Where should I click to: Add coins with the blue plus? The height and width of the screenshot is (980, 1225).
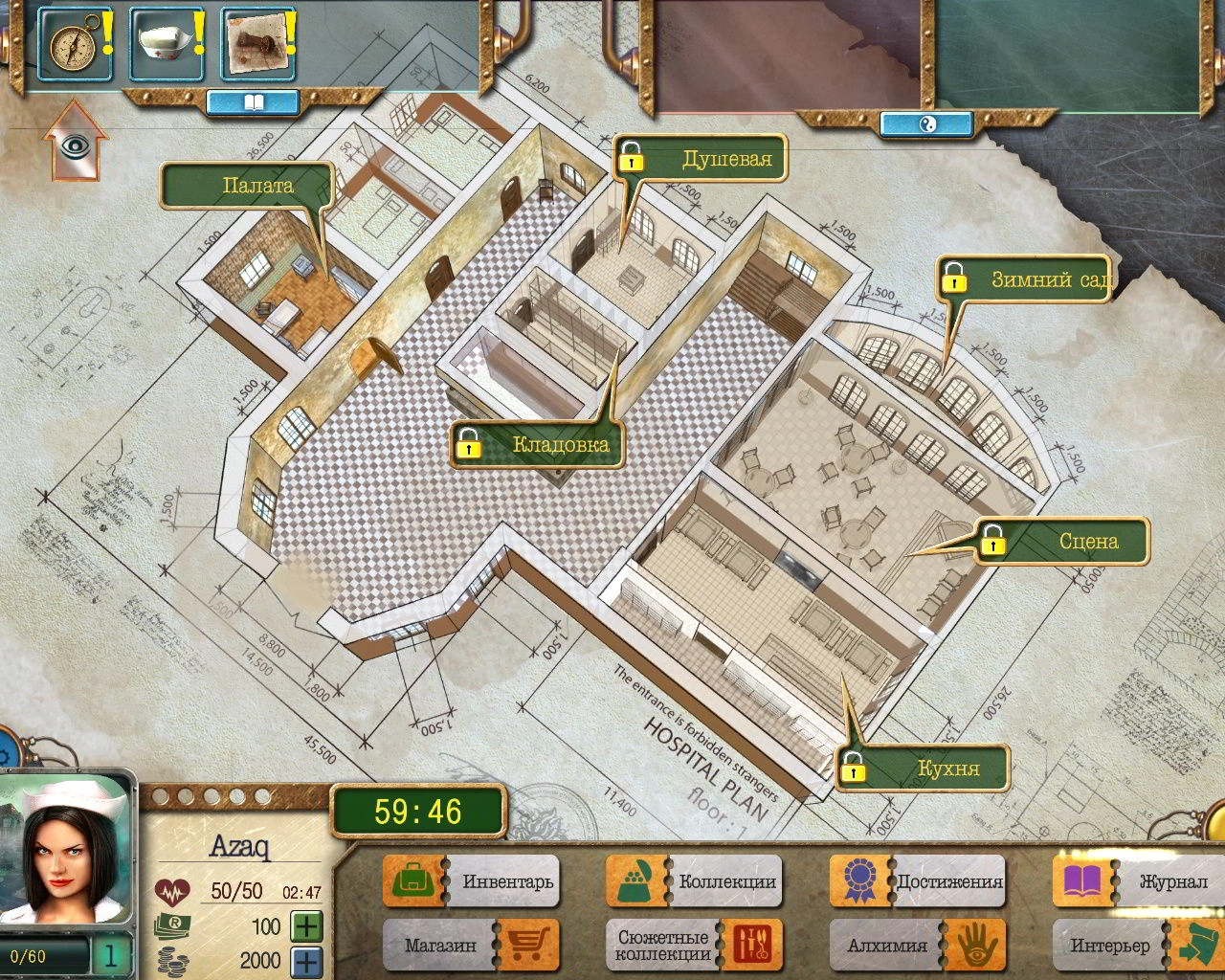(x=306, y=961)
